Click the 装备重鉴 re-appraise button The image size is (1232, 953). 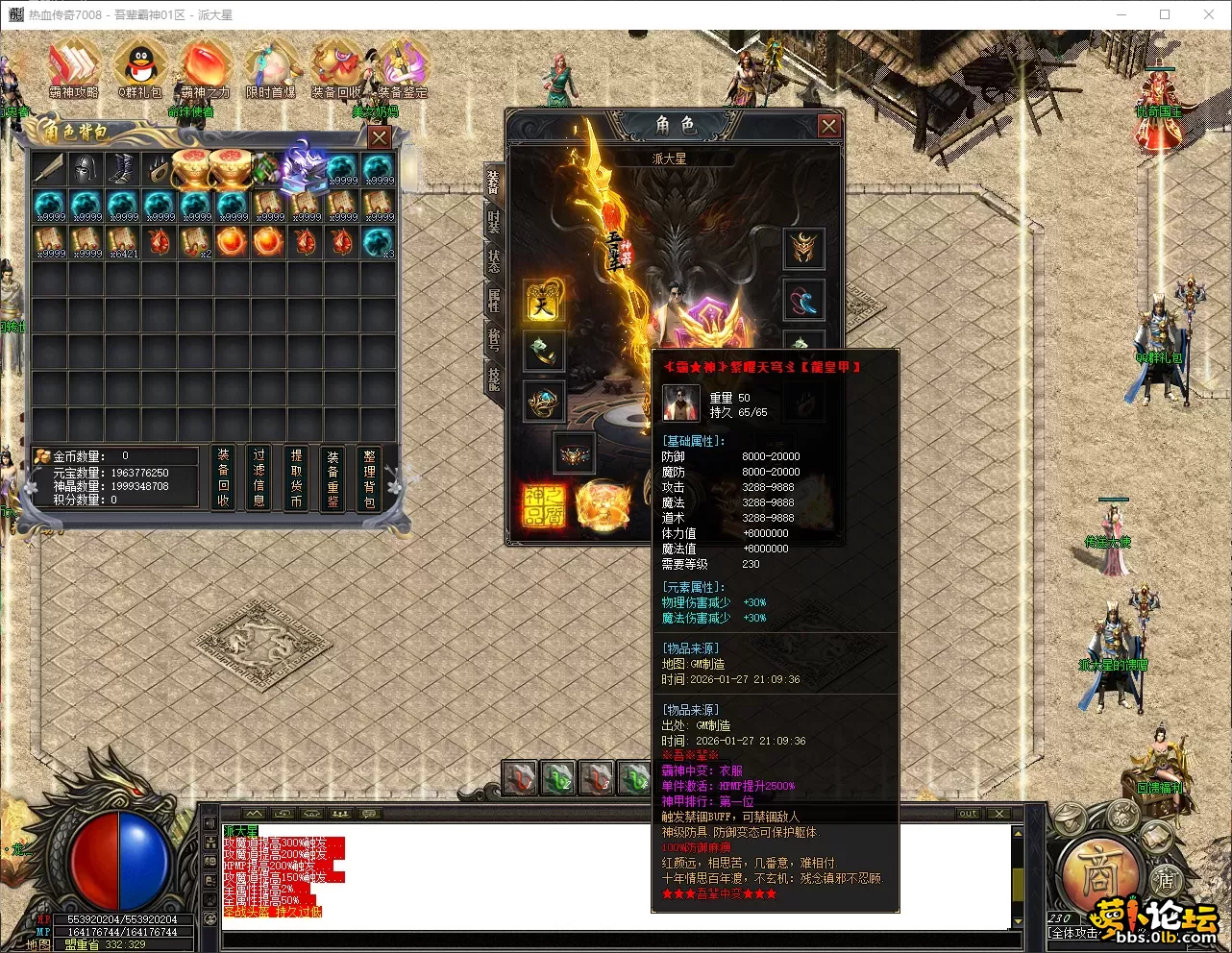[333, 477]
